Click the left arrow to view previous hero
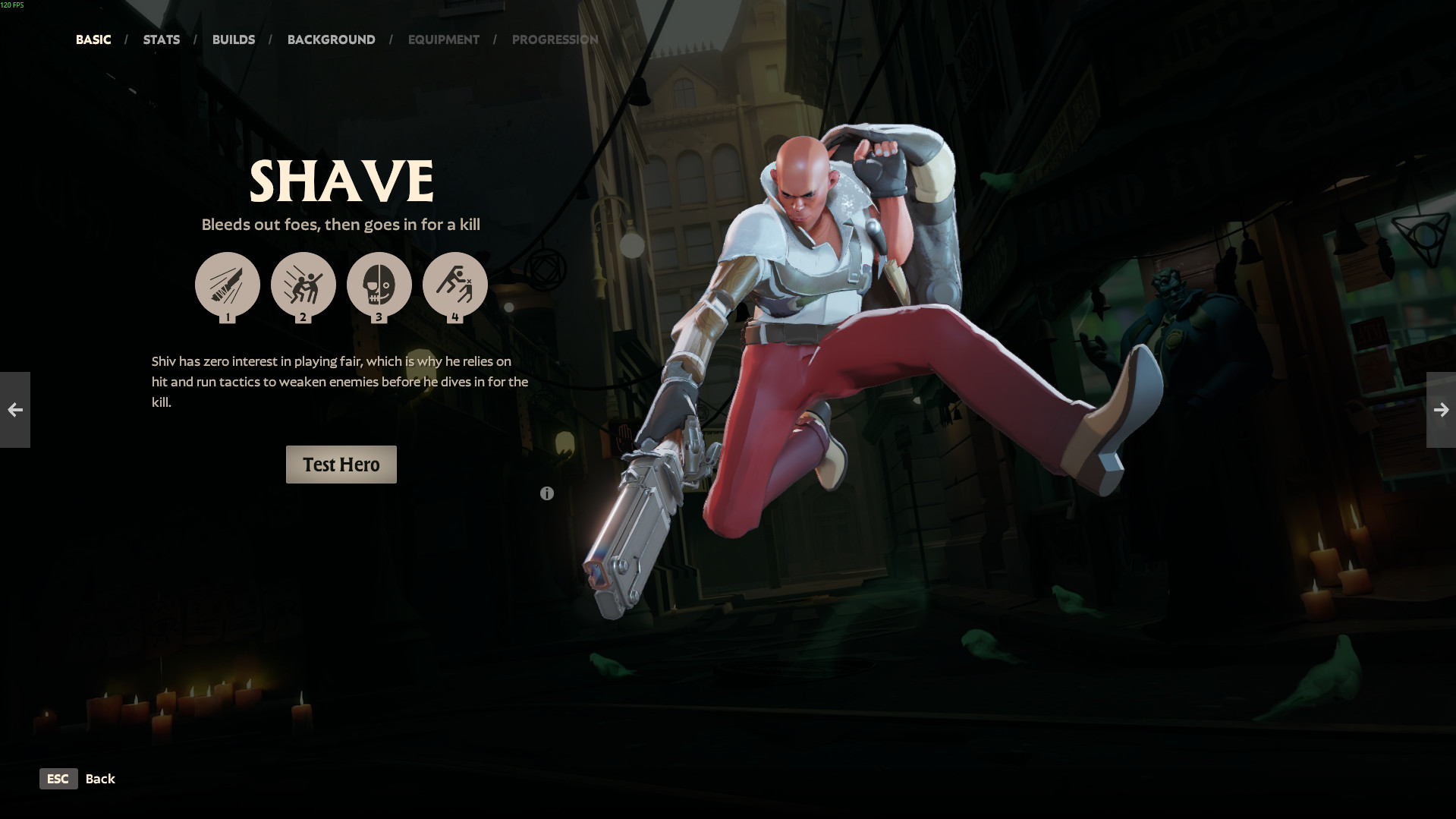The width and height of the screenshot is (1456, 819). tap(14, 410)
